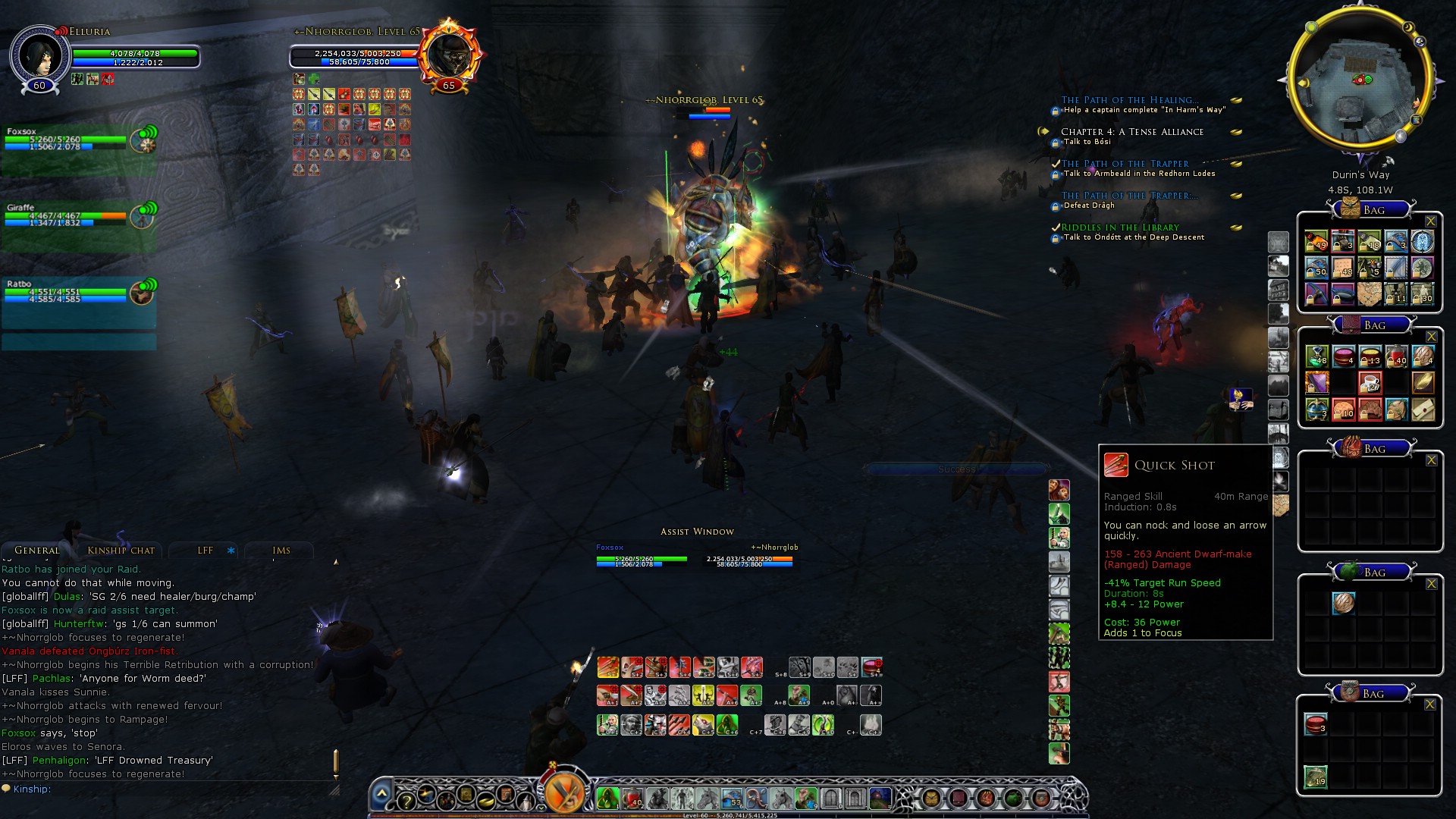Expand the main menu arrow button
Viewport: 1456px width, 819px height.
(381, 794)
